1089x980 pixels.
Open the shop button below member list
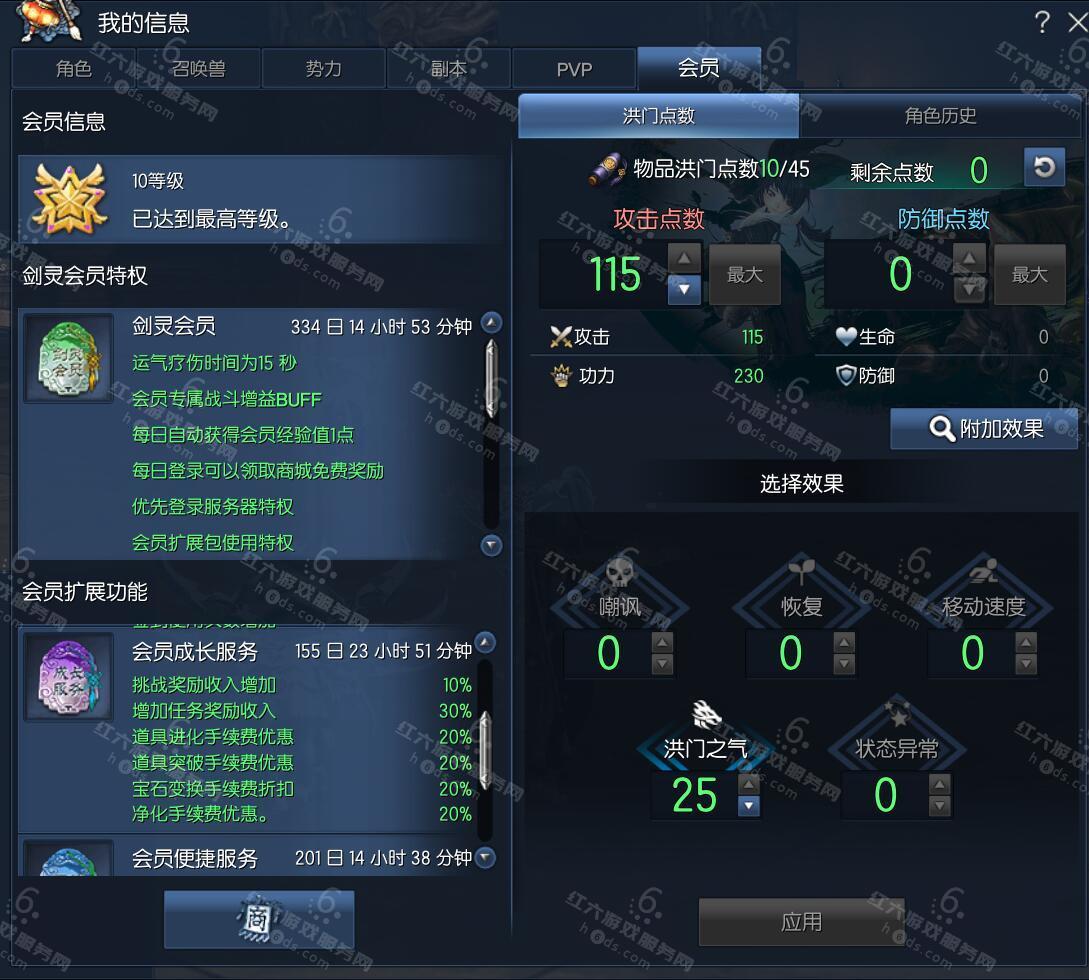click(x=259, y=920)
